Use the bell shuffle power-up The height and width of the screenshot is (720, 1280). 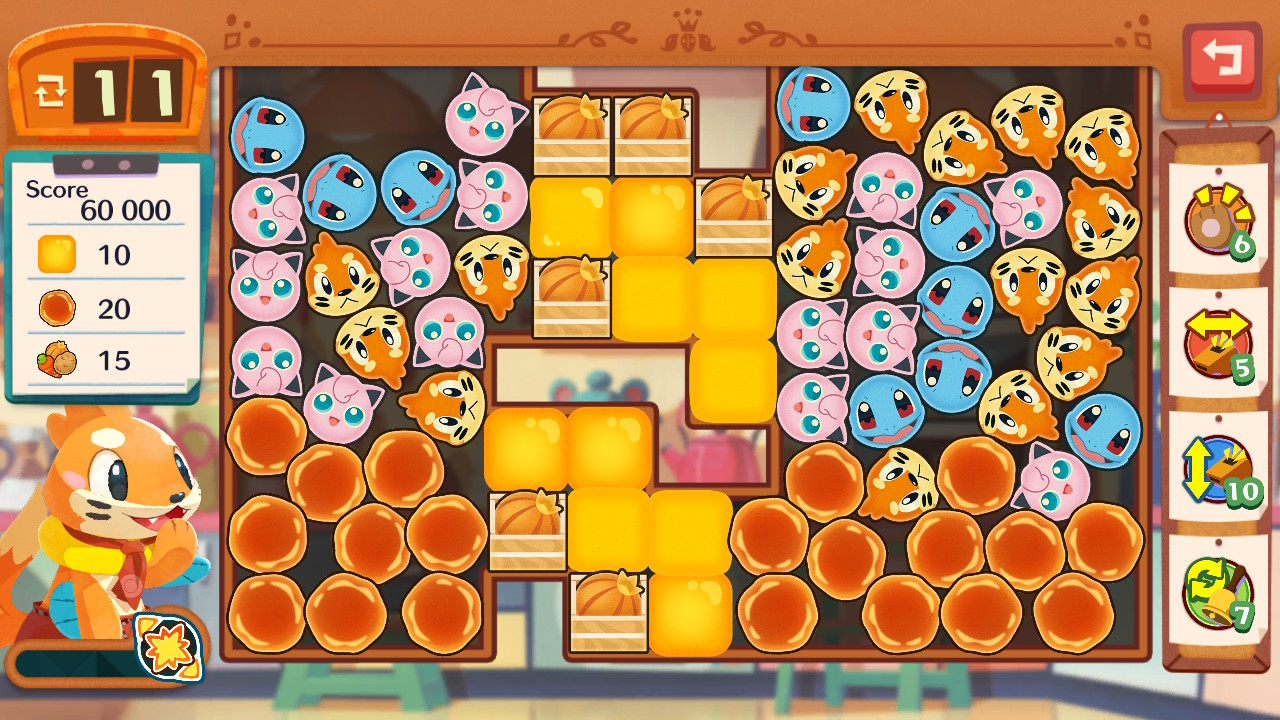(1217, 592)
